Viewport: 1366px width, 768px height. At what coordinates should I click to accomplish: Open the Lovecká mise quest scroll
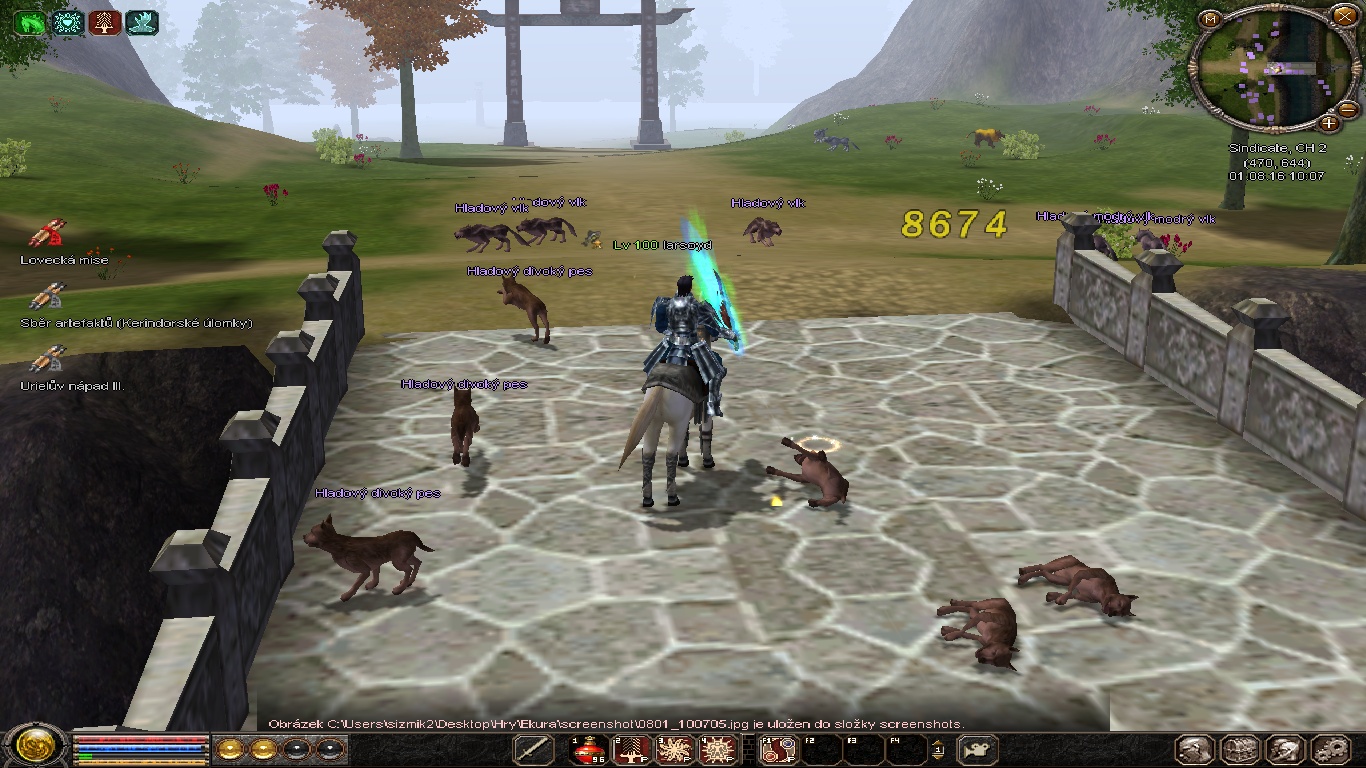(x=46, y=234)
